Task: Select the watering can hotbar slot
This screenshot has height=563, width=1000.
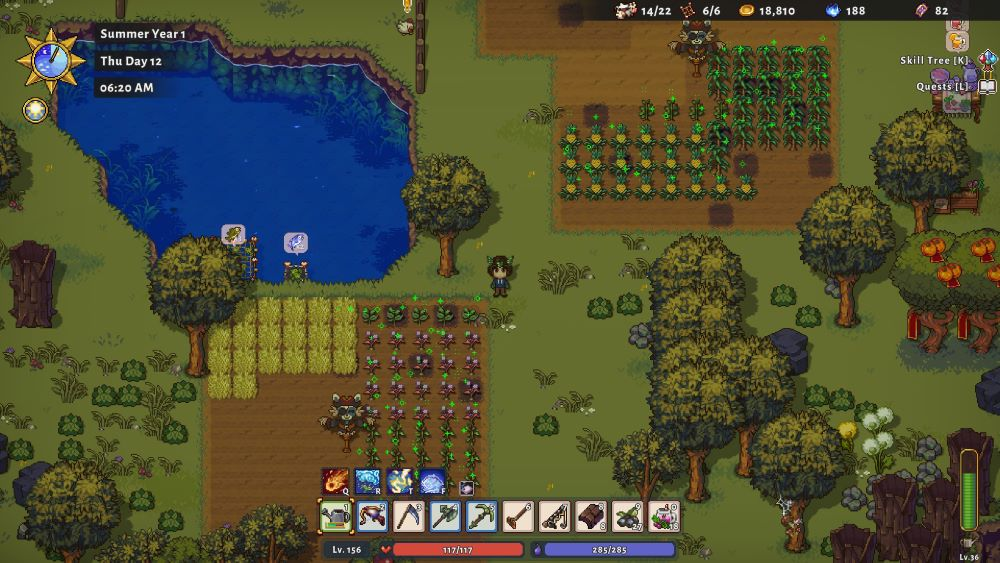Action: coord(335,517)
